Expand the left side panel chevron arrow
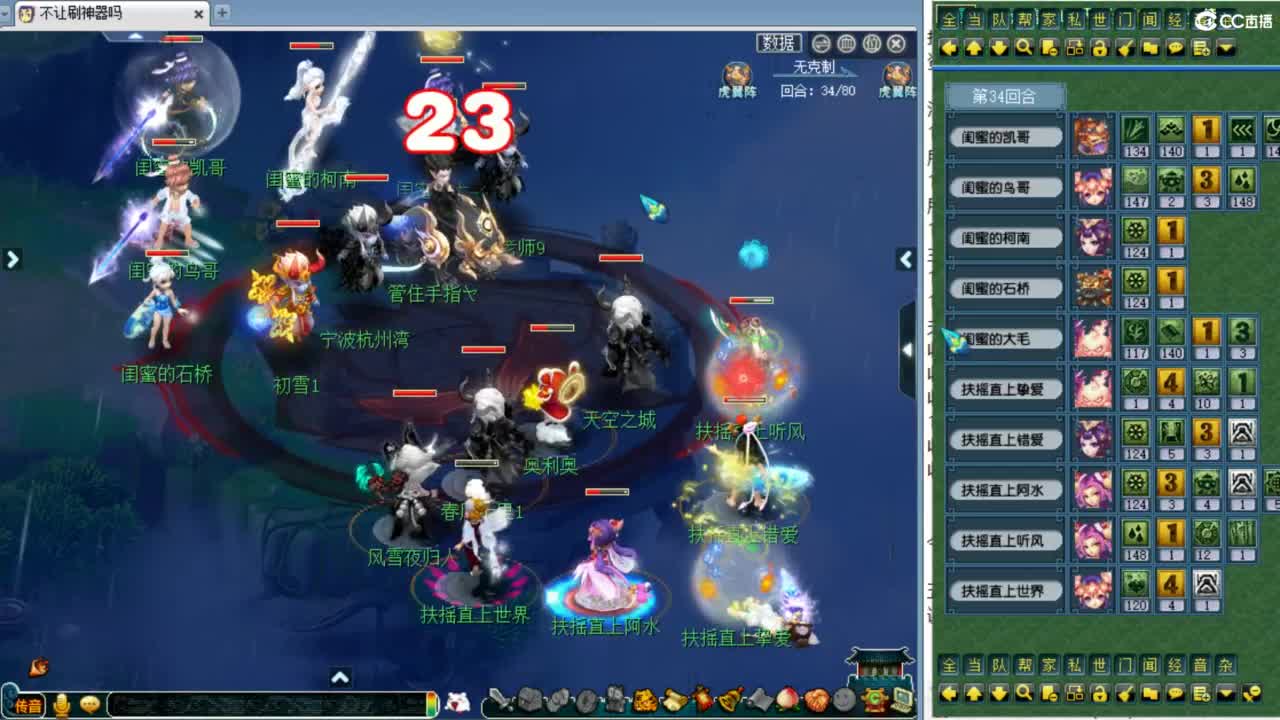 tap(12, 258)
